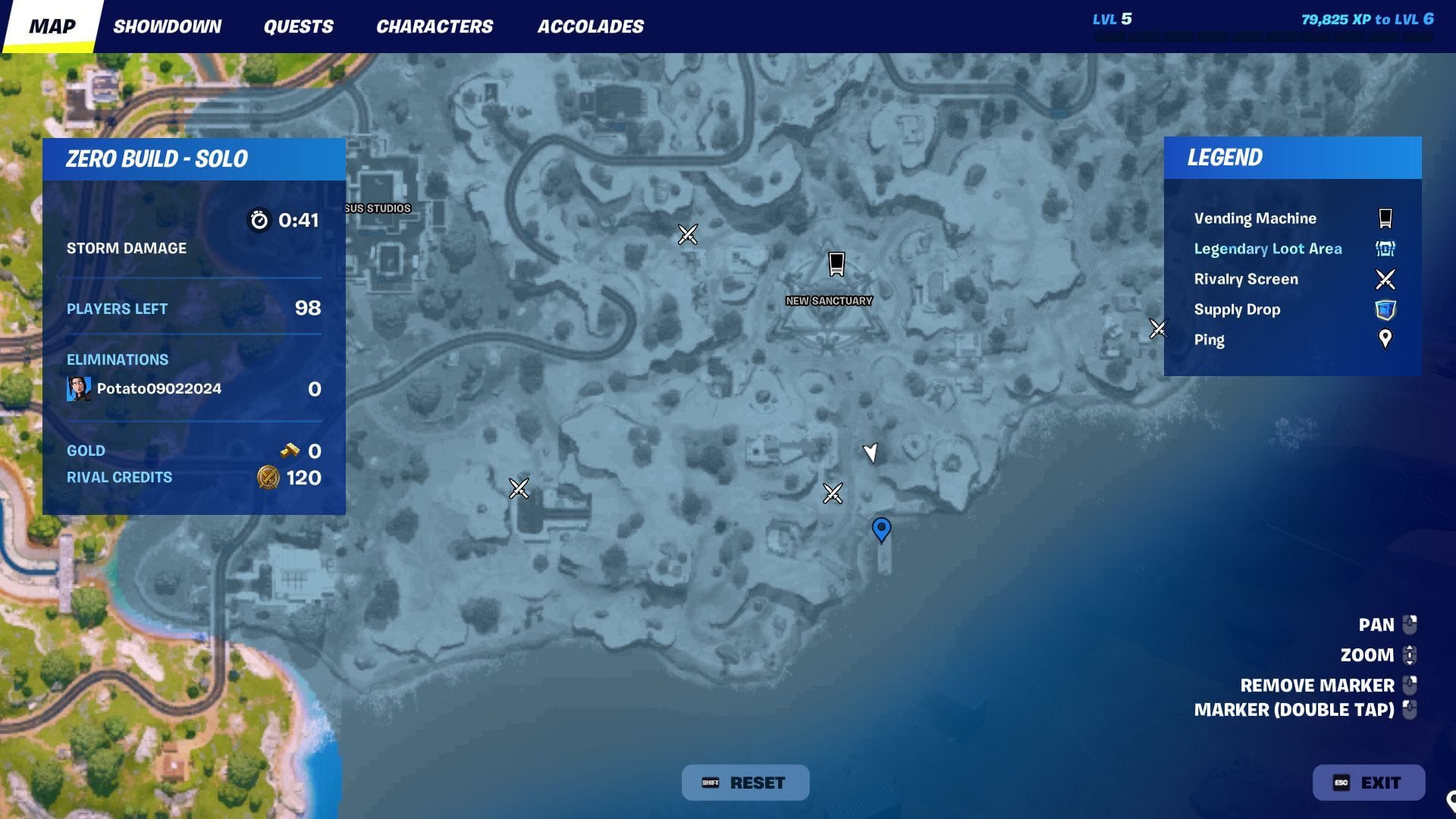1456x819 pixels.
Task: Click the rivalry screen marker southwest of New Sanctuary
Action: pyautogui.click(x=519, y=488)
